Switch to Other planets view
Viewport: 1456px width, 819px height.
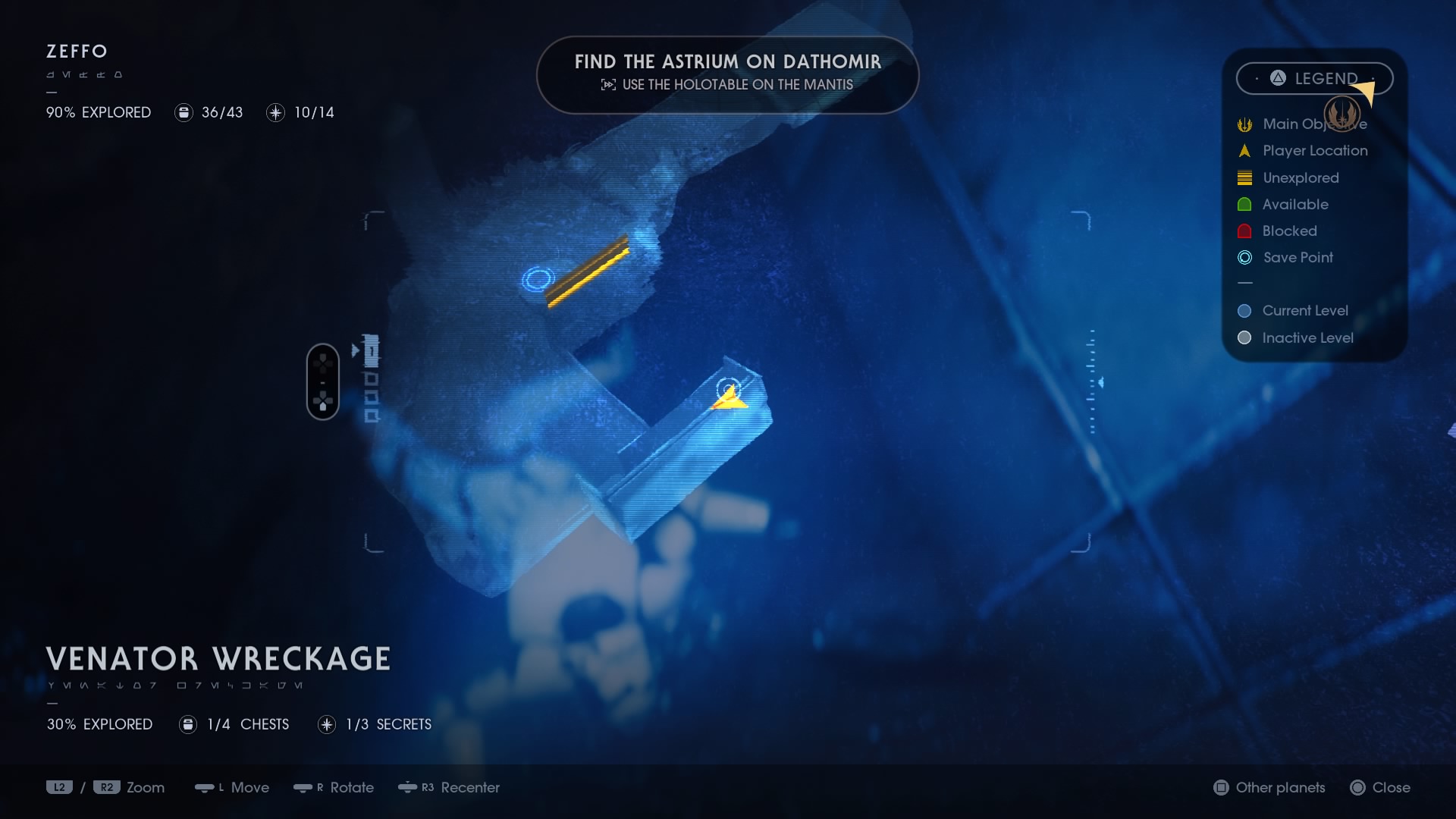pyautogui.click(x=1269, y=788)
